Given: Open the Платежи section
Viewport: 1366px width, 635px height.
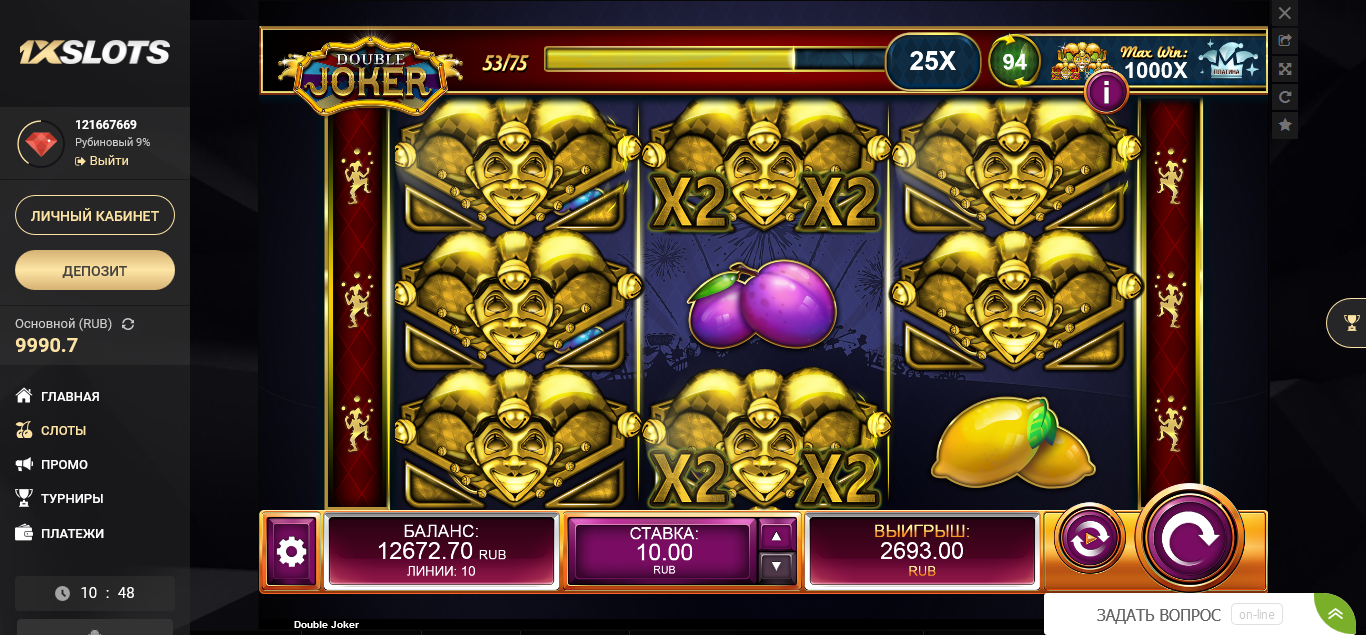Looking at the screenshot, I should pos(72,533).
